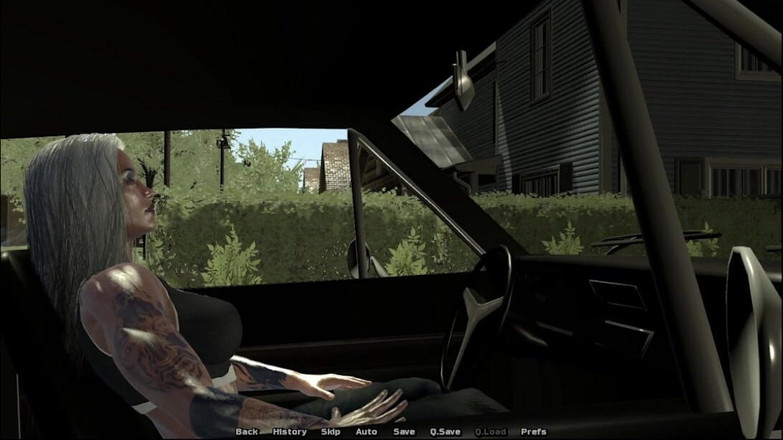Quick load using Q.Load

pos(491,432)
